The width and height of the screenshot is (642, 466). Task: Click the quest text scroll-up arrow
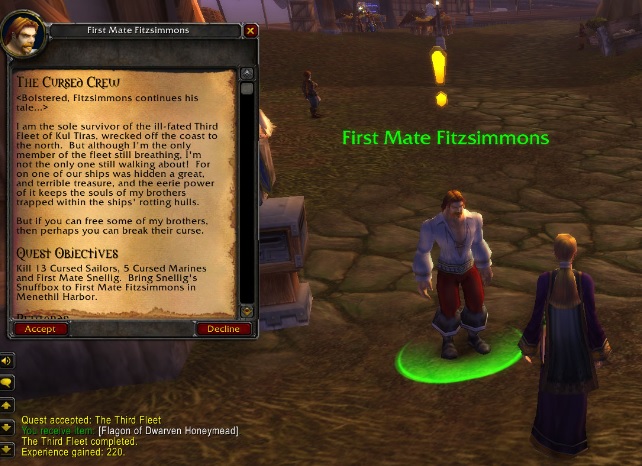click(249, 73)
